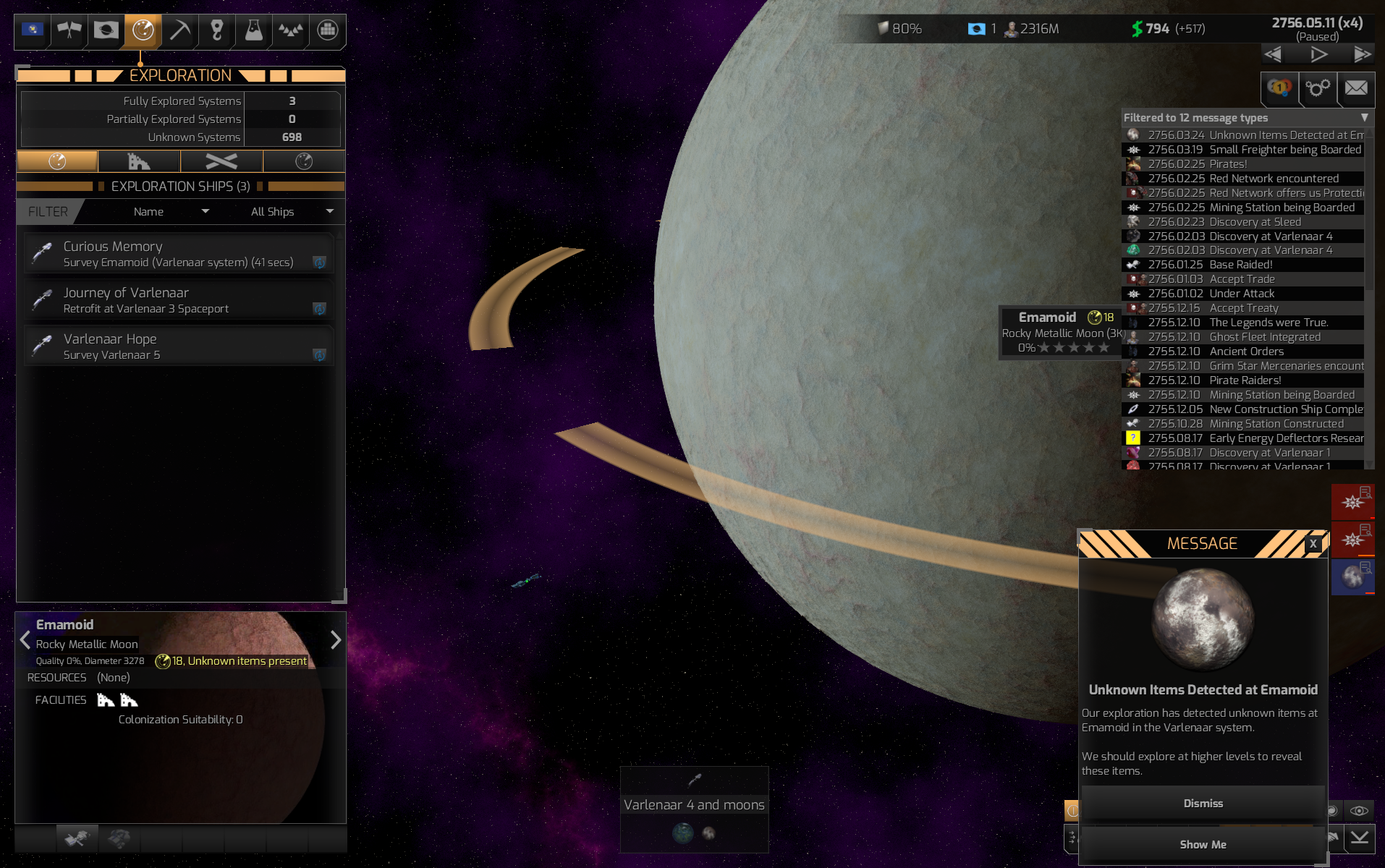Dismiss the Unknown Items message

[1203, 804]
